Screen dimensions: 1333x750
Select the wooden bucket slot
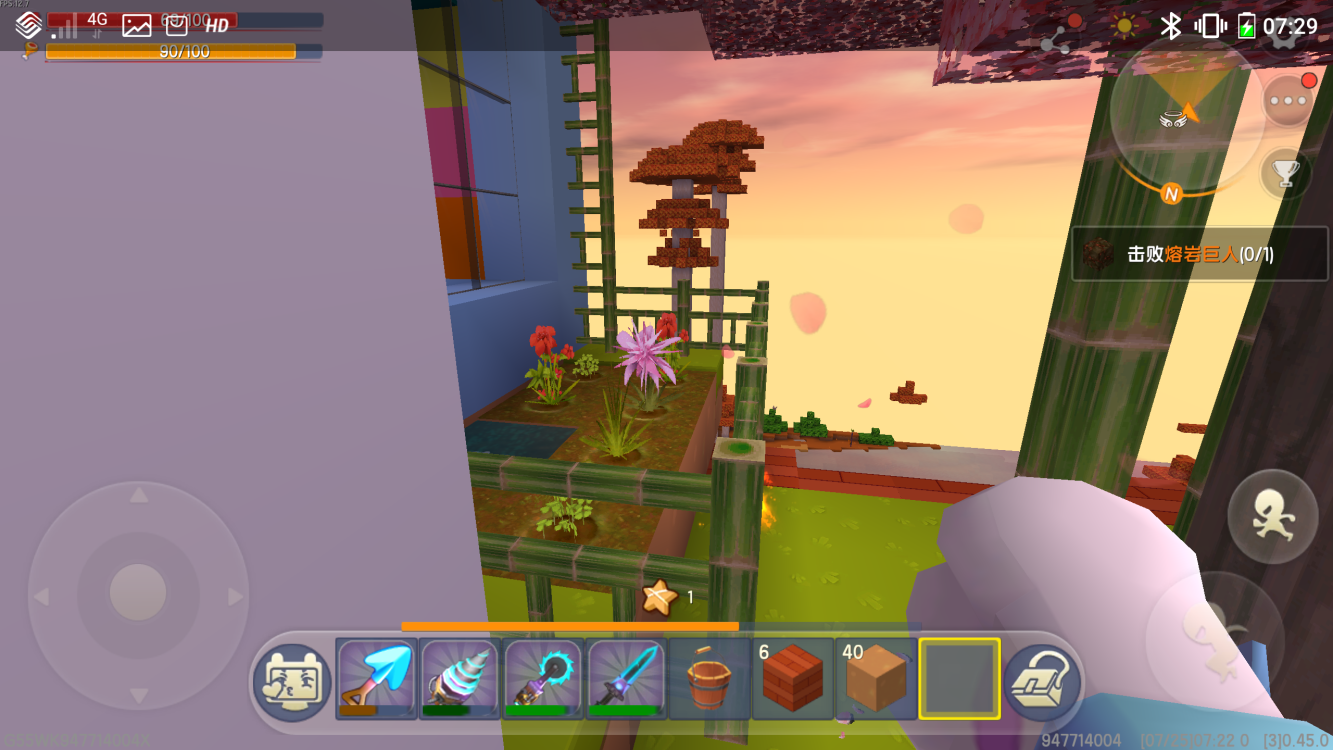point(710,678)
